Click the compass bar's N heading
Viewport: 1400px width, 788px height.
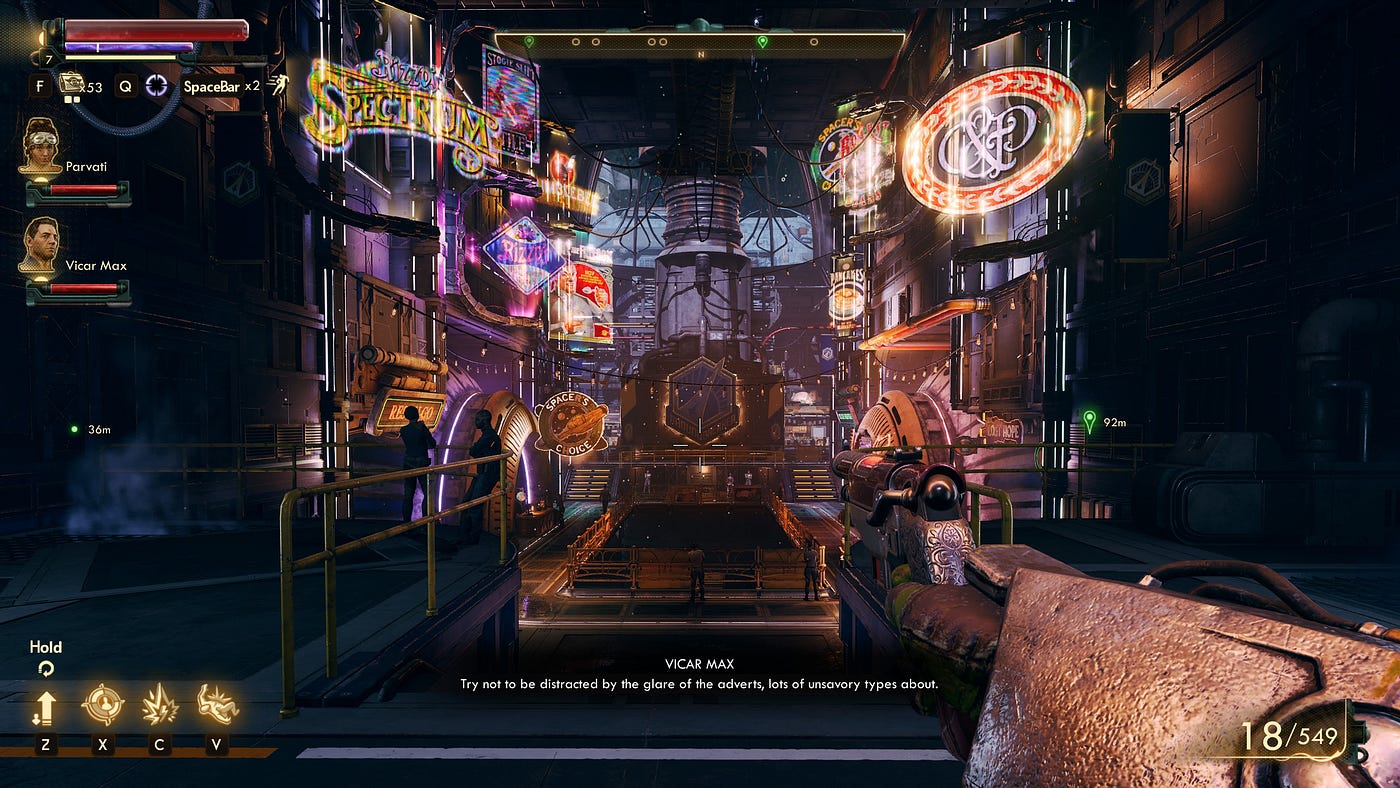[701, 54]
